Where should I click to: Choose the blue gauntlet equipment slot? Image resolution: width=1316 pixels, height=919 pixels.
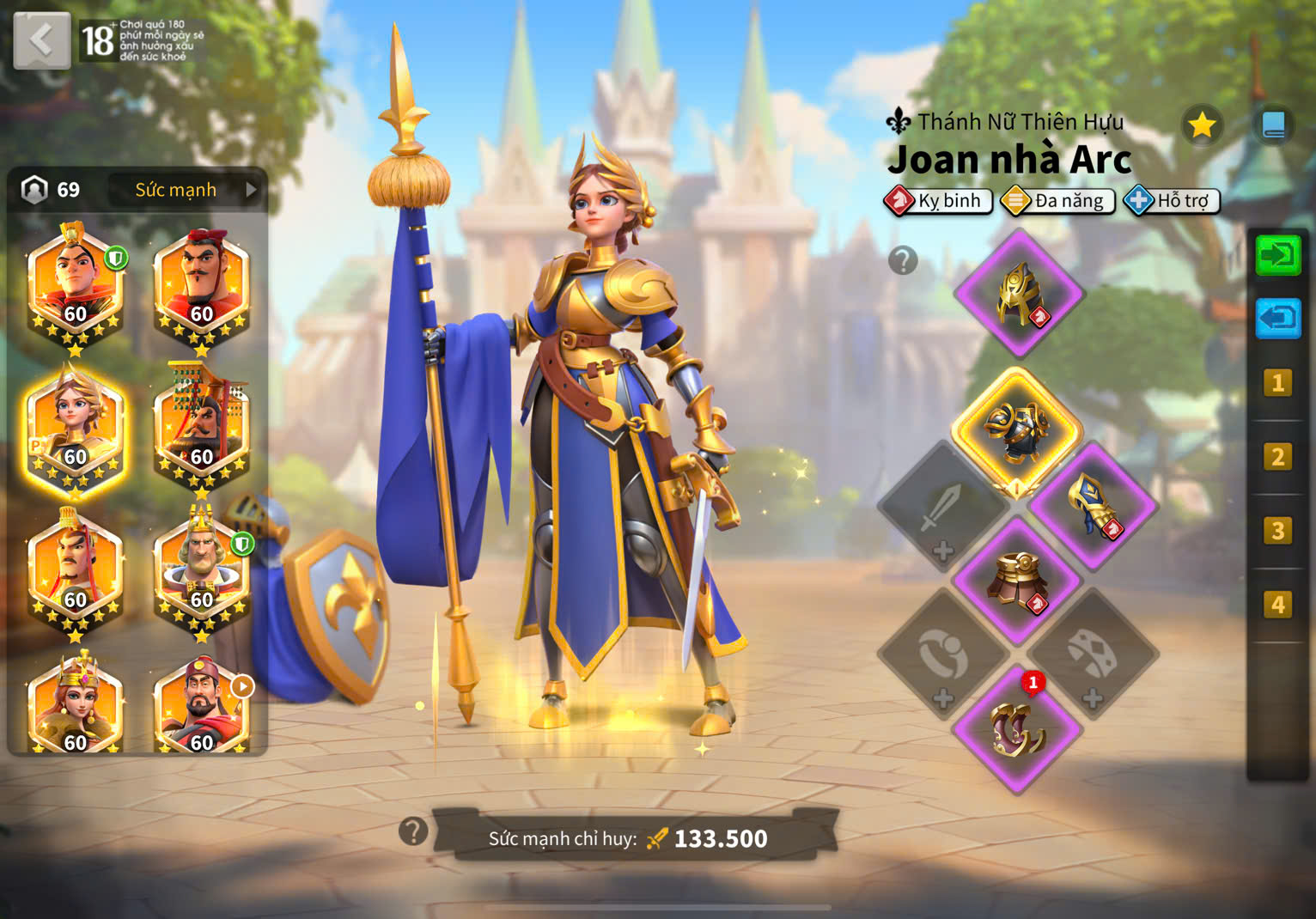pos(1093,505)
